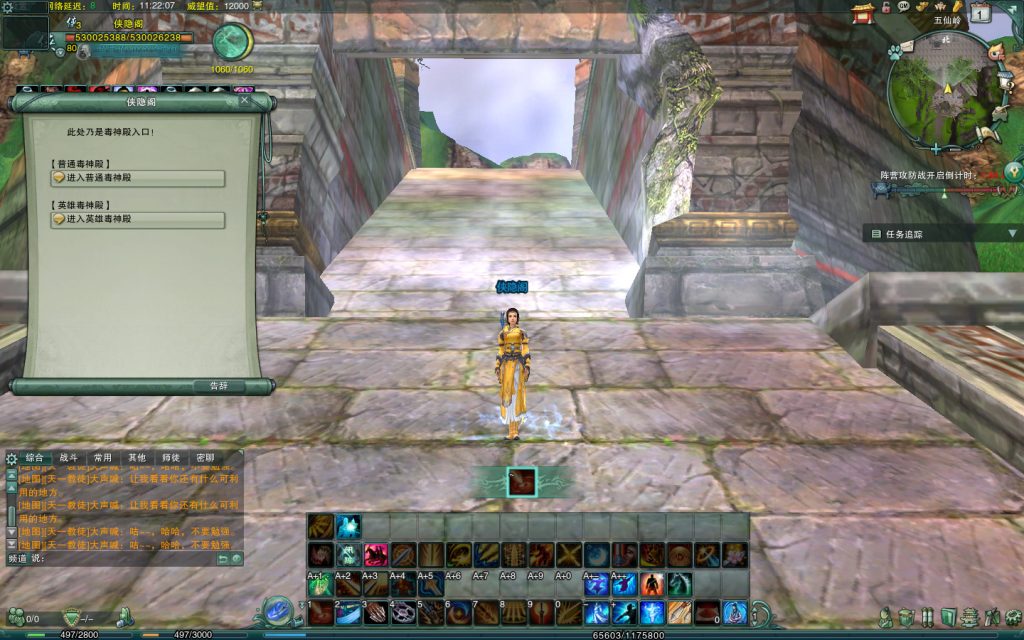Select the flaming silhouette skill icon
This screenshot has height=640, width=1024.
[651, 583]
